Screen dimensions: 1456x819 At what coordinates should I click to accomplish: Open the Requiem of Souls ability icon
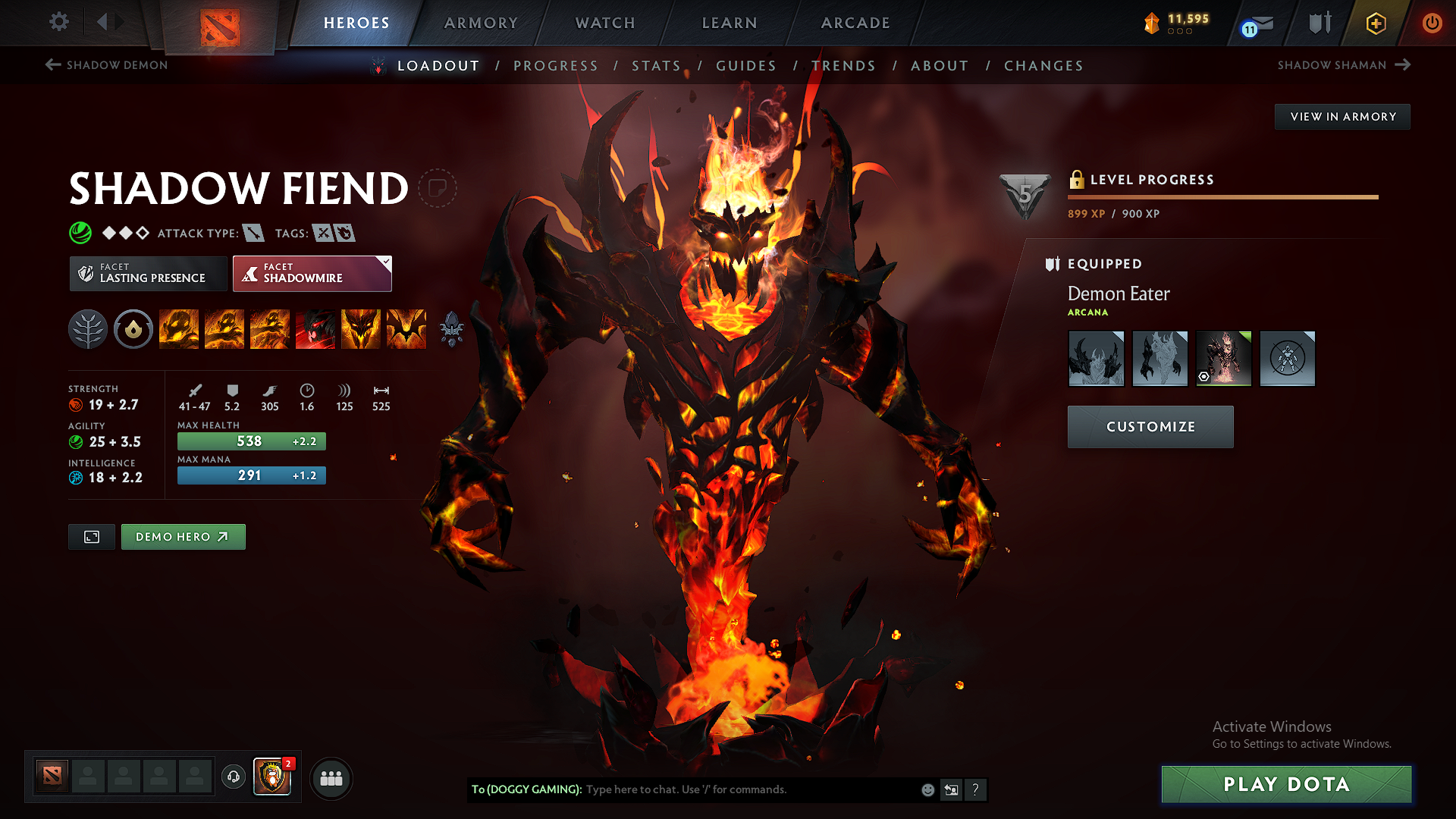[406, 328]
